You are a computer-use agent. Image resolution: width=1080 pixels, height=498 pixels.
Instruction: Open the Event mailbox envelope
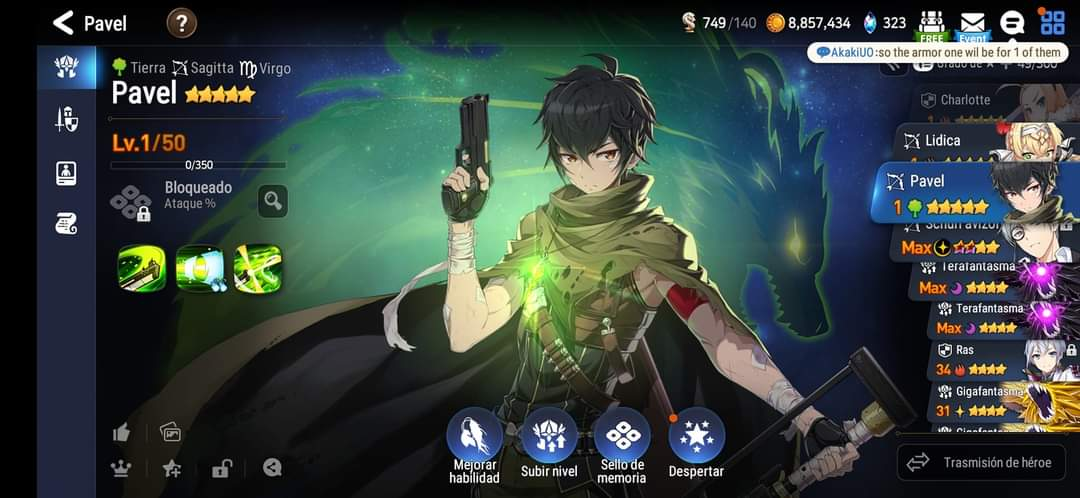(x=972, y=24)
